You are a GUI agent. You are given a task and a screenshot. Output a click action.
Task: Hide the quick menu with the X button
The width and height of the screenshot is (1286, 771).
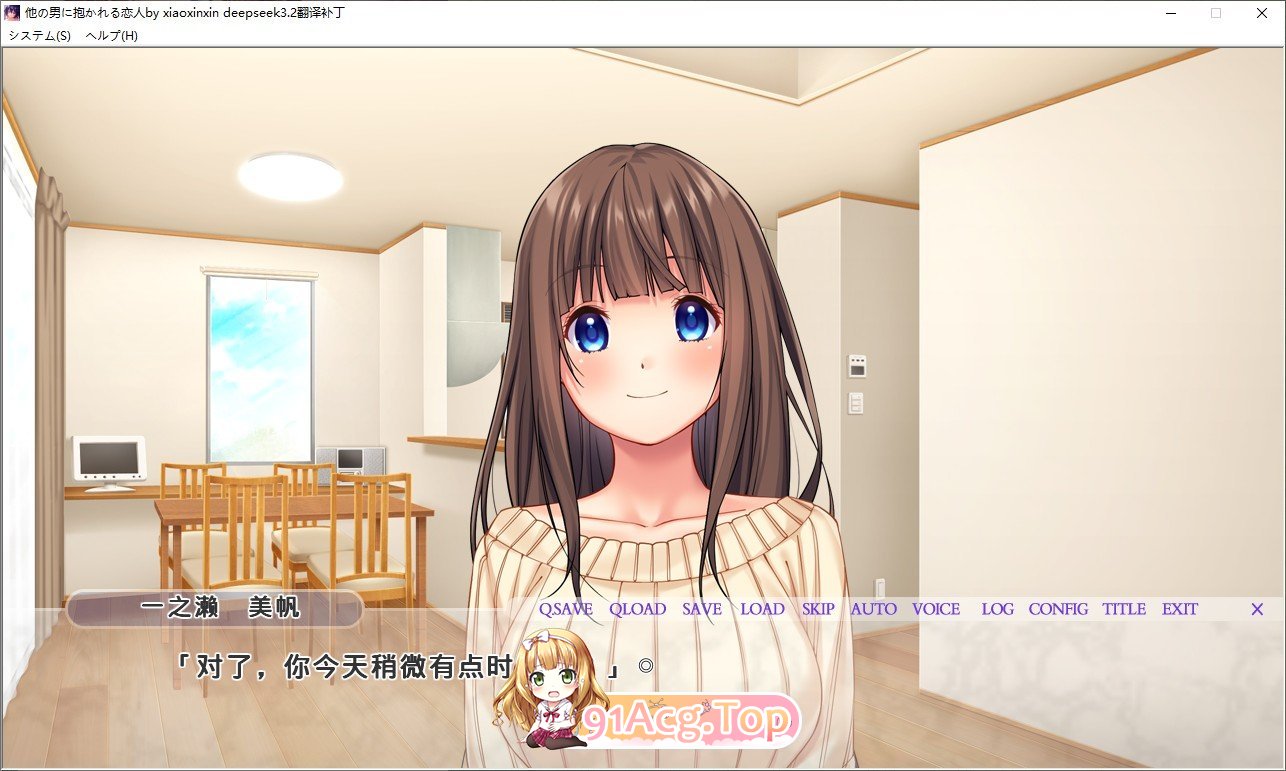click(1256, 609)
